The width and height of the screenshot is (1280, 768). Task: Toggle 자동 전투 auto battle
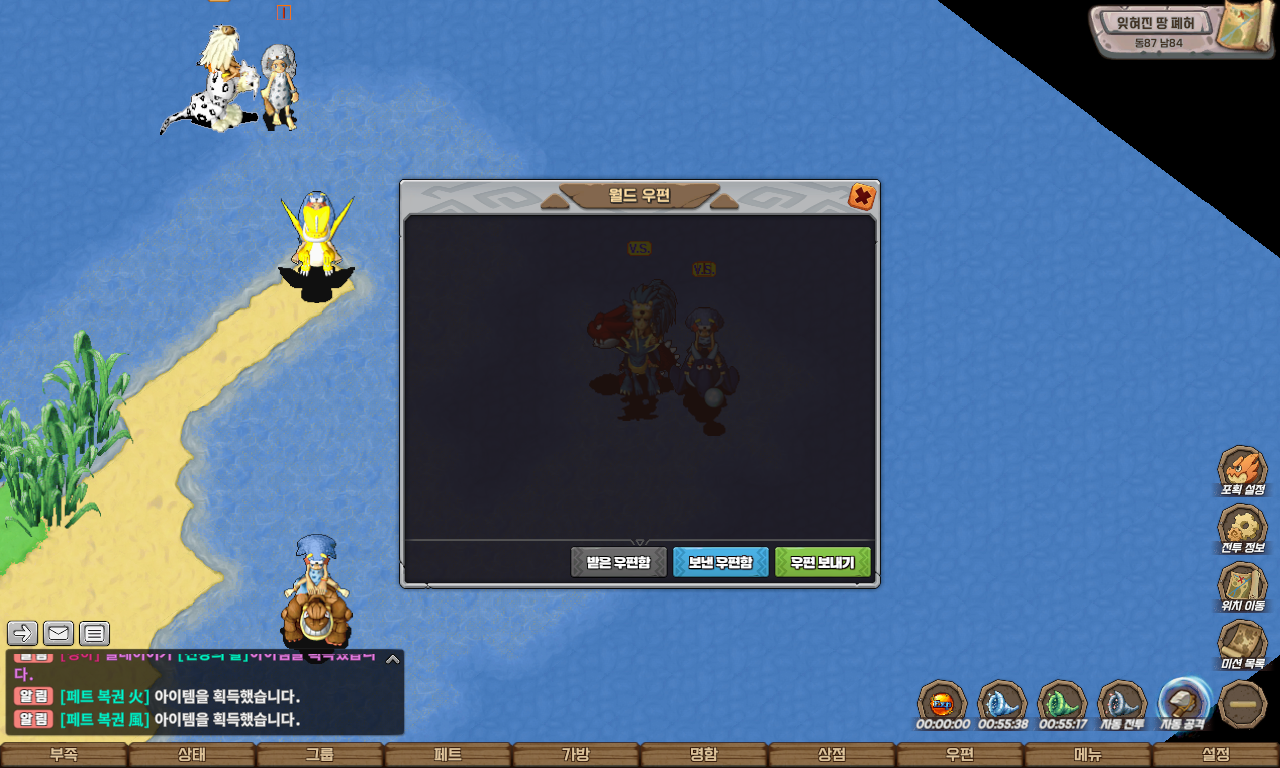coord(1122,704)
